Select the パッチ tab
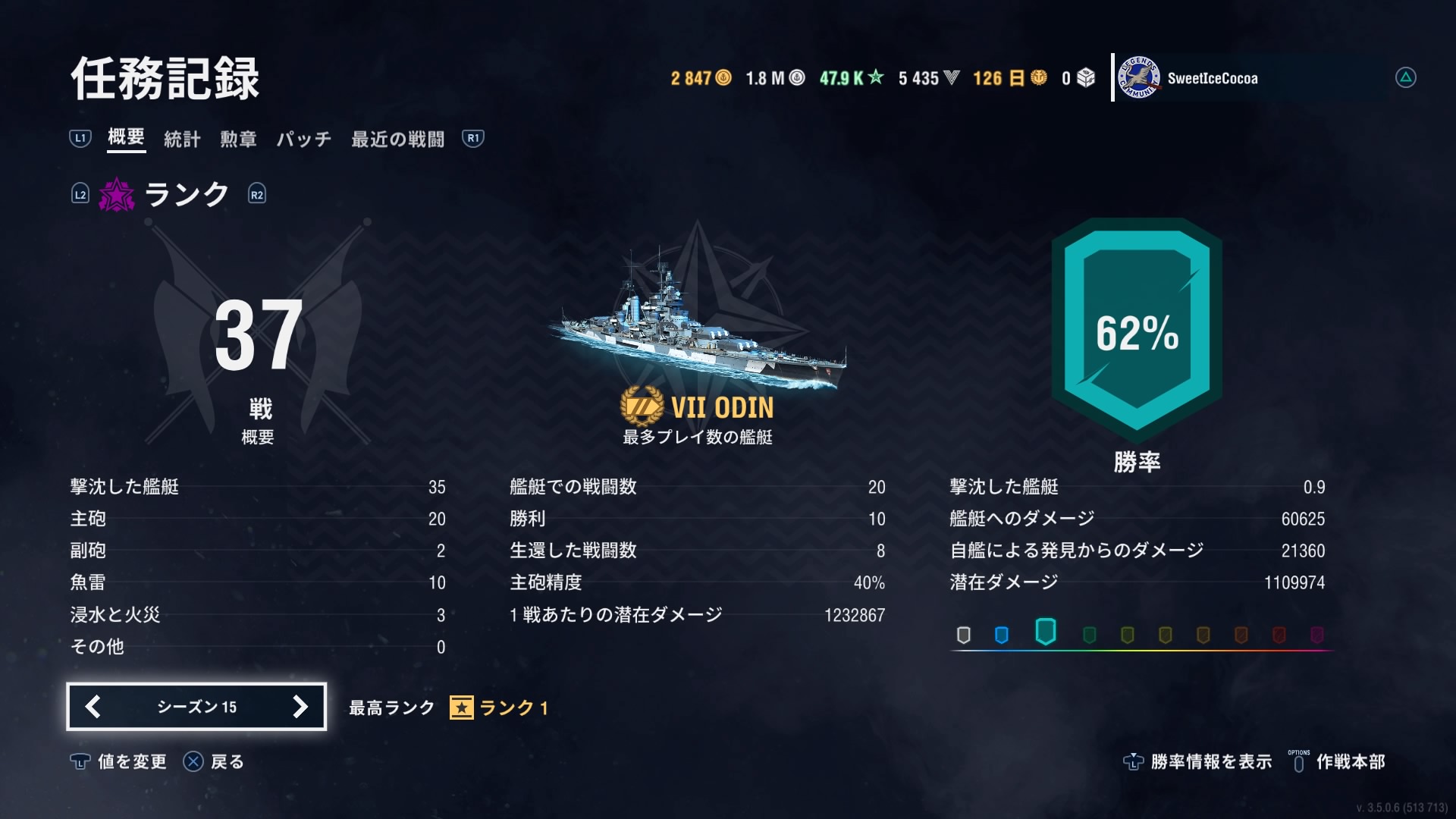The height and width of the screenshot is (819, 1456). pyautogui.click(x=303, y=139)
